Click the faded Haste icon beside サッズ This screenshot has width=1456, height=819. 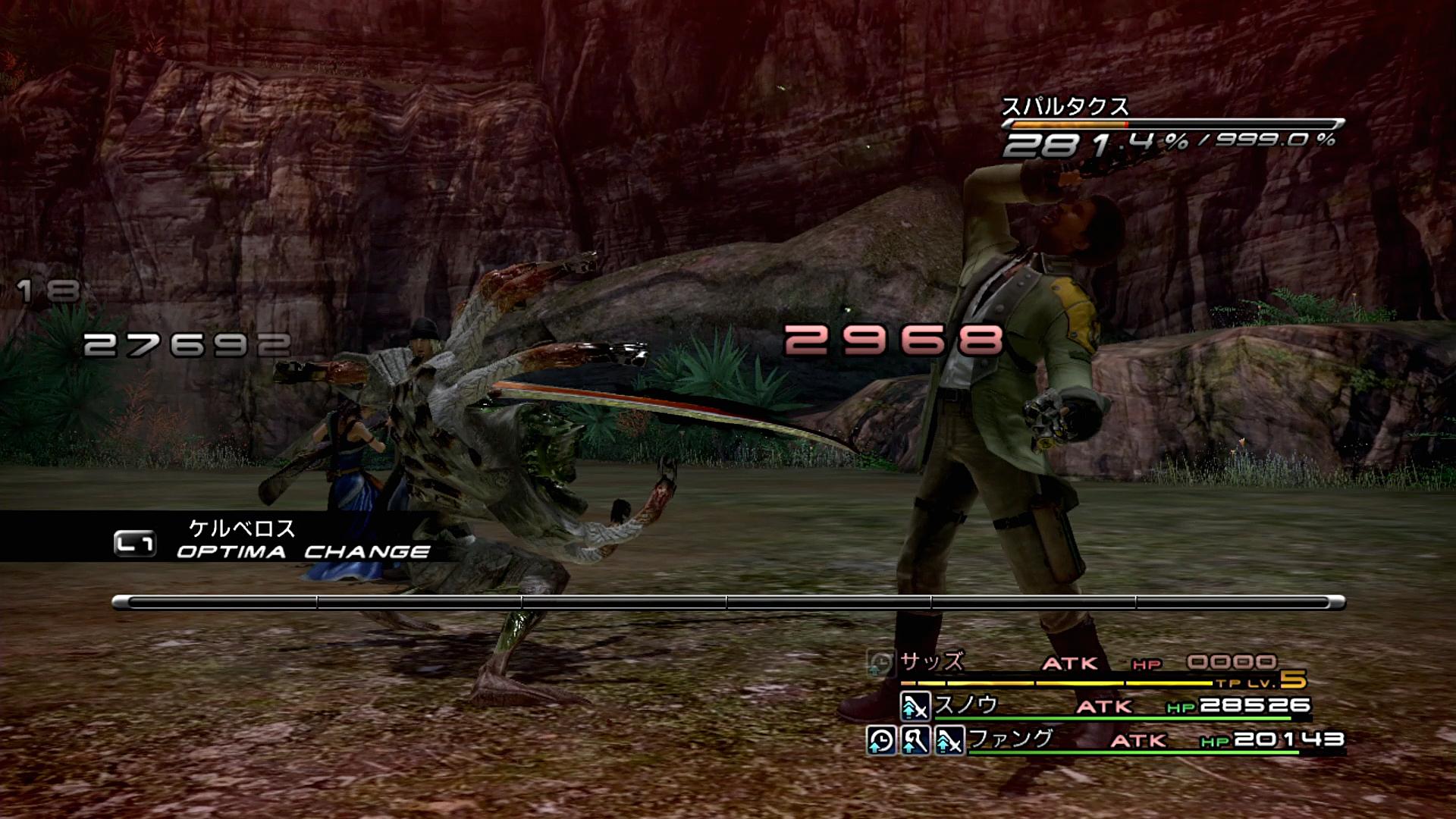click(x=880, y=664)
